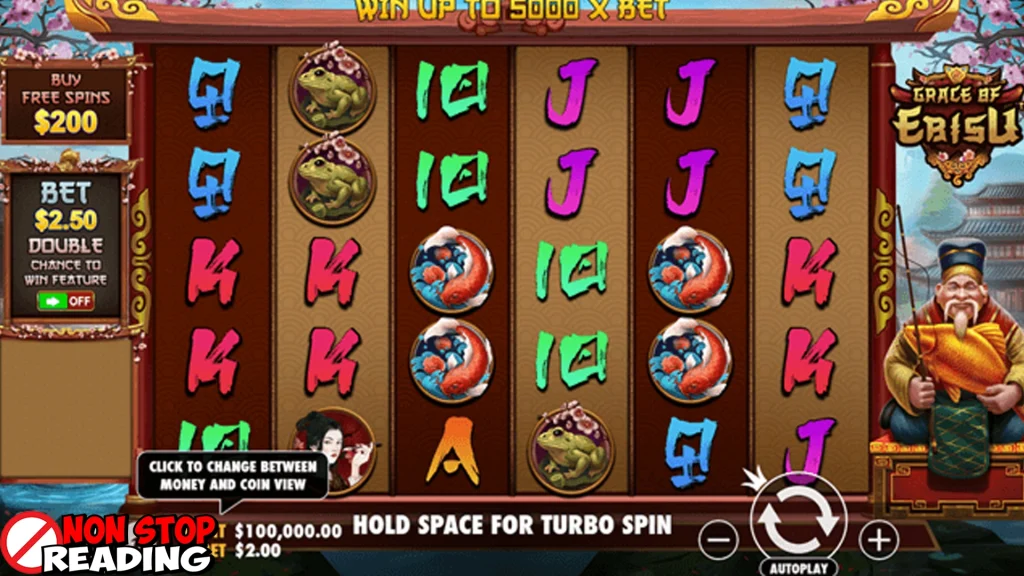Switch the credit display between money and coins
1024x576 pixels.
(x=288, y=531)
